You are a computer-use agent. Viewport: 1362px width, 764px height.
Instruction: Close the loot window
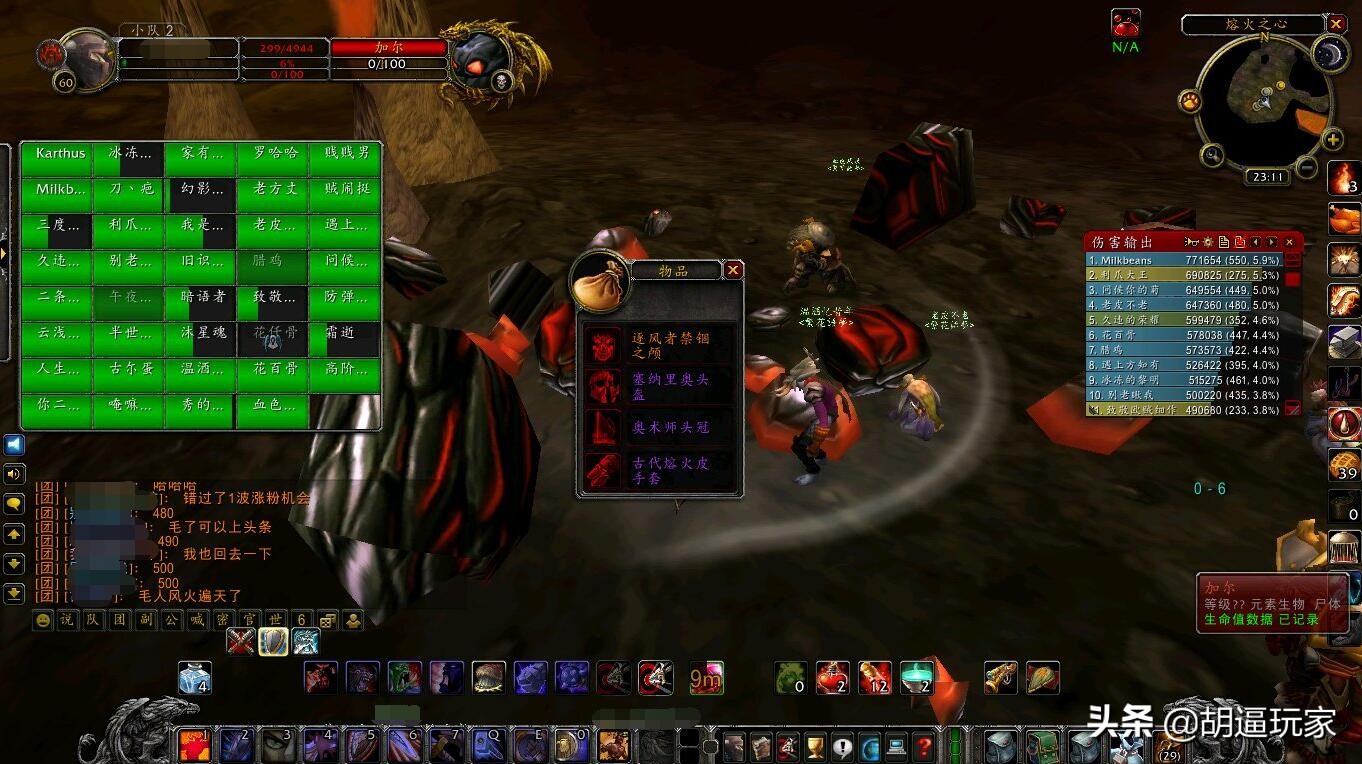click(x=733, y=270)
